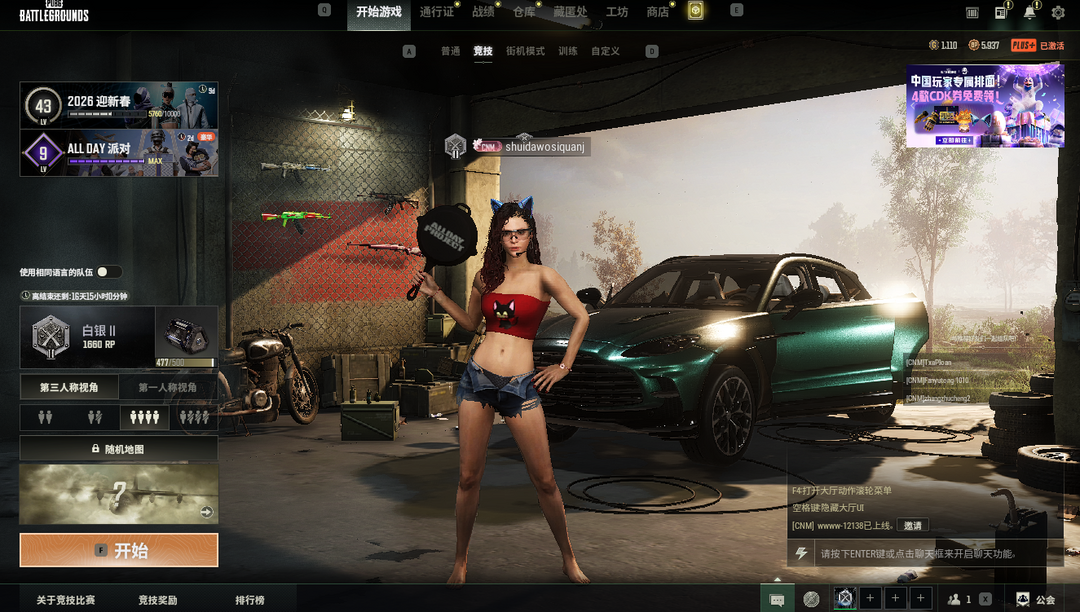This screenshot has width=1080, height=612.
Task: Open the 2026 迎新春 event banner
Action: pos(119,105)
